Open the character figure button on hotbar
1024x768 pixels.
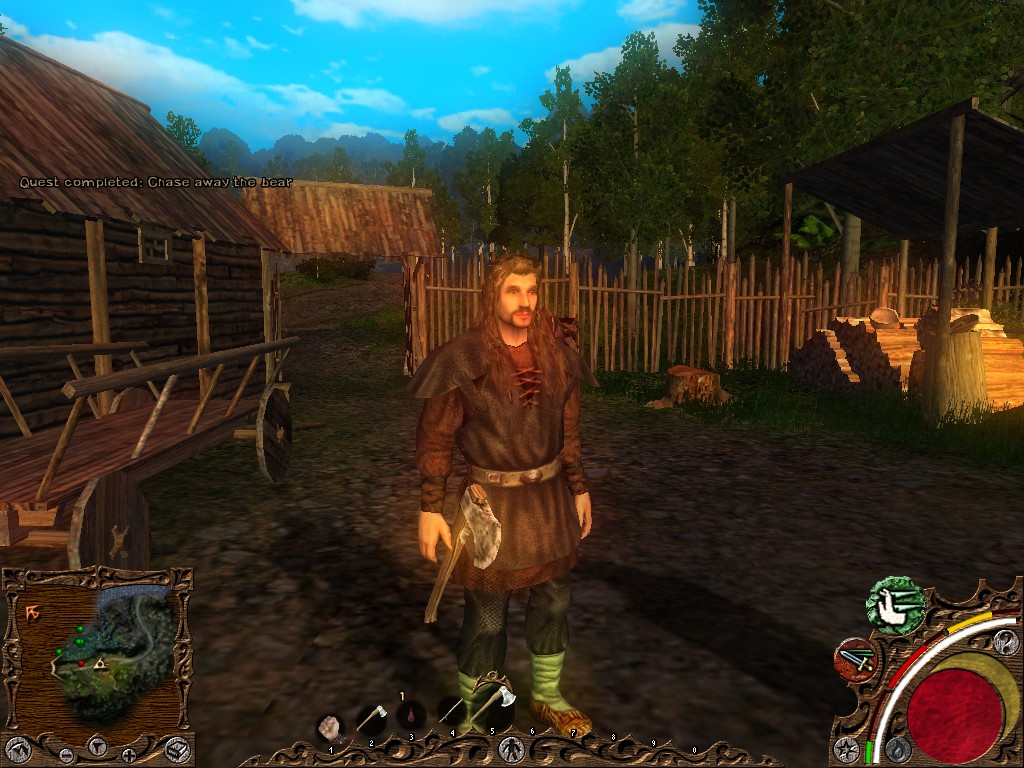509,746
